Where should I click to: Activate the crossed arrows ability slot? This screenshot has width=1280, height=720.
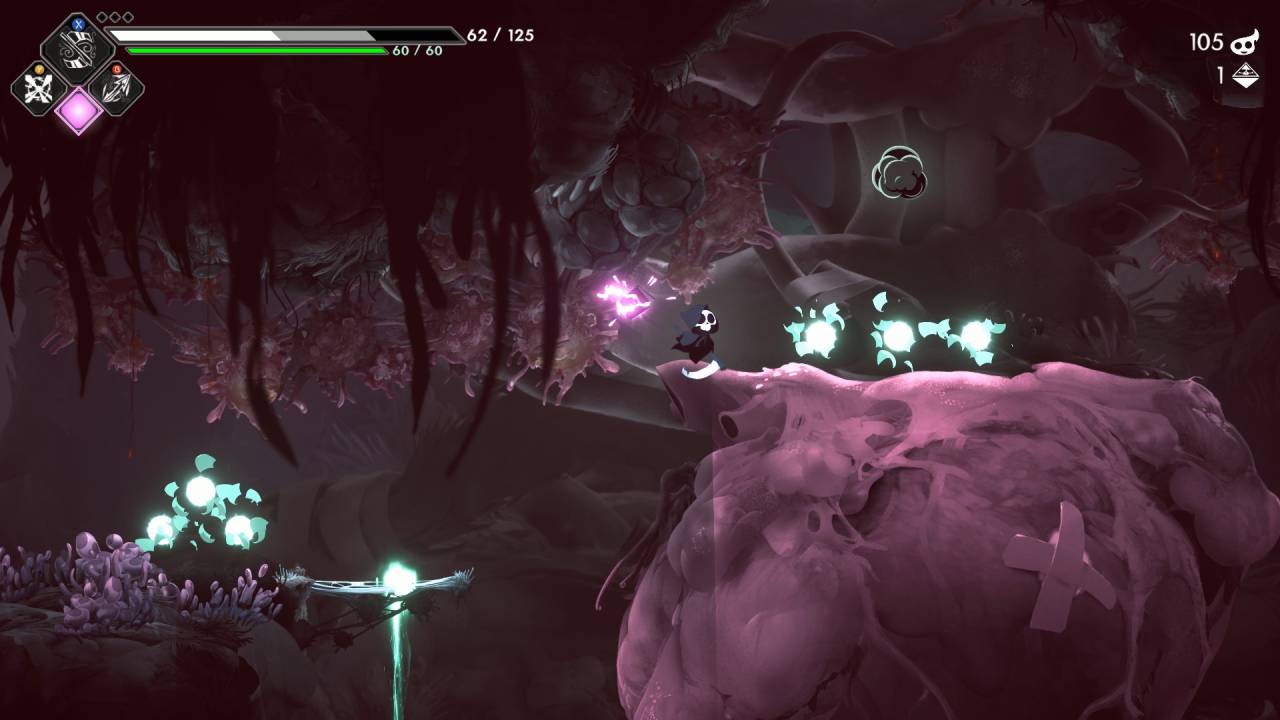(x=39, y=88)
